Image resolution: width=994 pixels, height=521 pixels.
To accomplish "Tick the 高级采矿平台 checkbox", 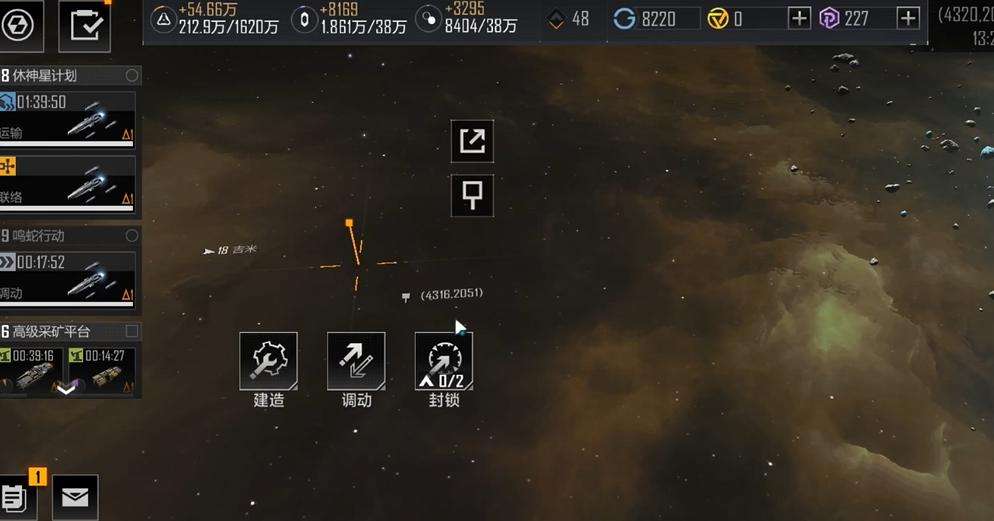I will 132,331.
